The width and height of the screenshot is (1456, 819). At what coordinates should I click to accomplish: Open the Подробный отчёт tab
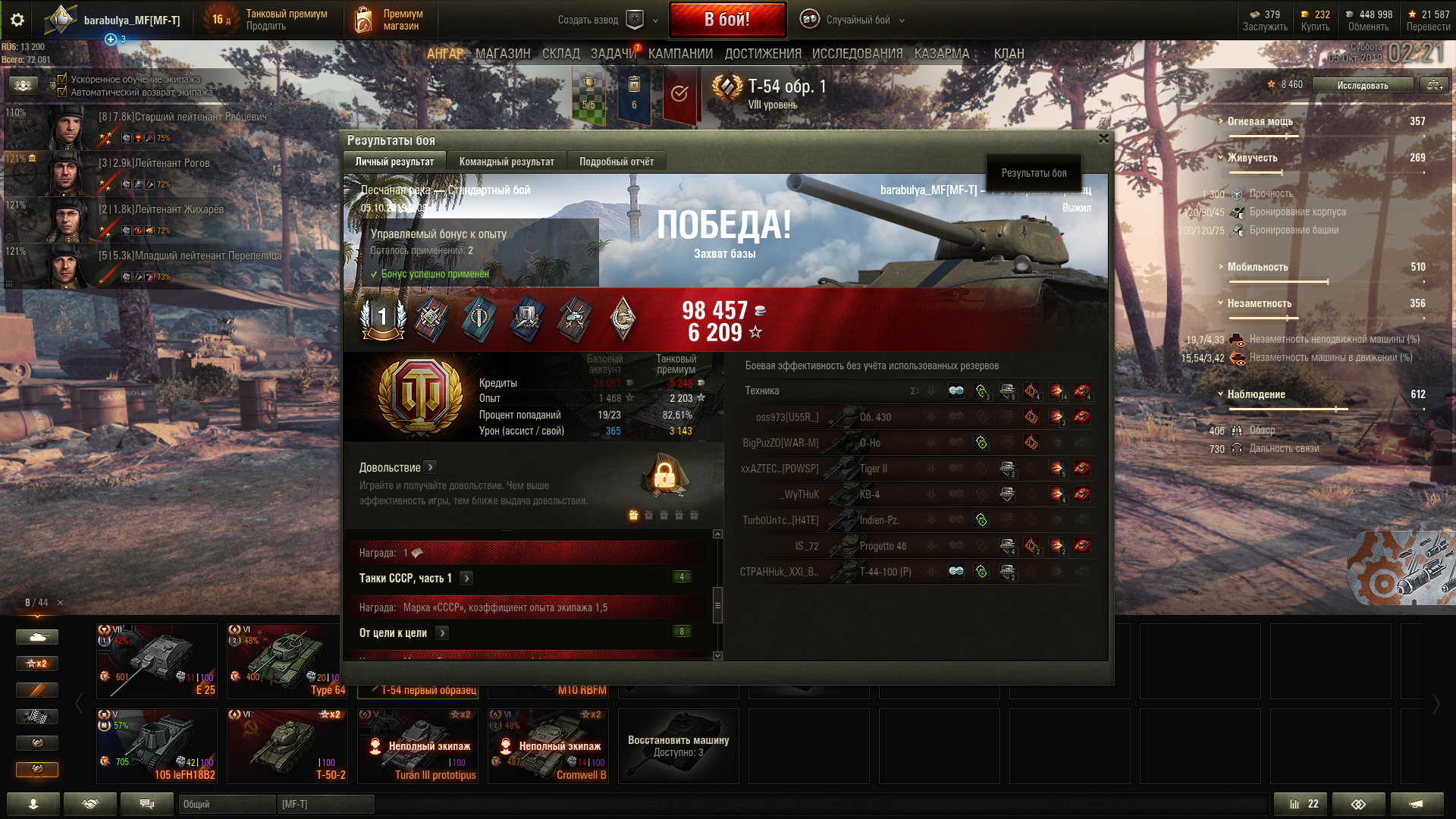click(x=616, y=162)
